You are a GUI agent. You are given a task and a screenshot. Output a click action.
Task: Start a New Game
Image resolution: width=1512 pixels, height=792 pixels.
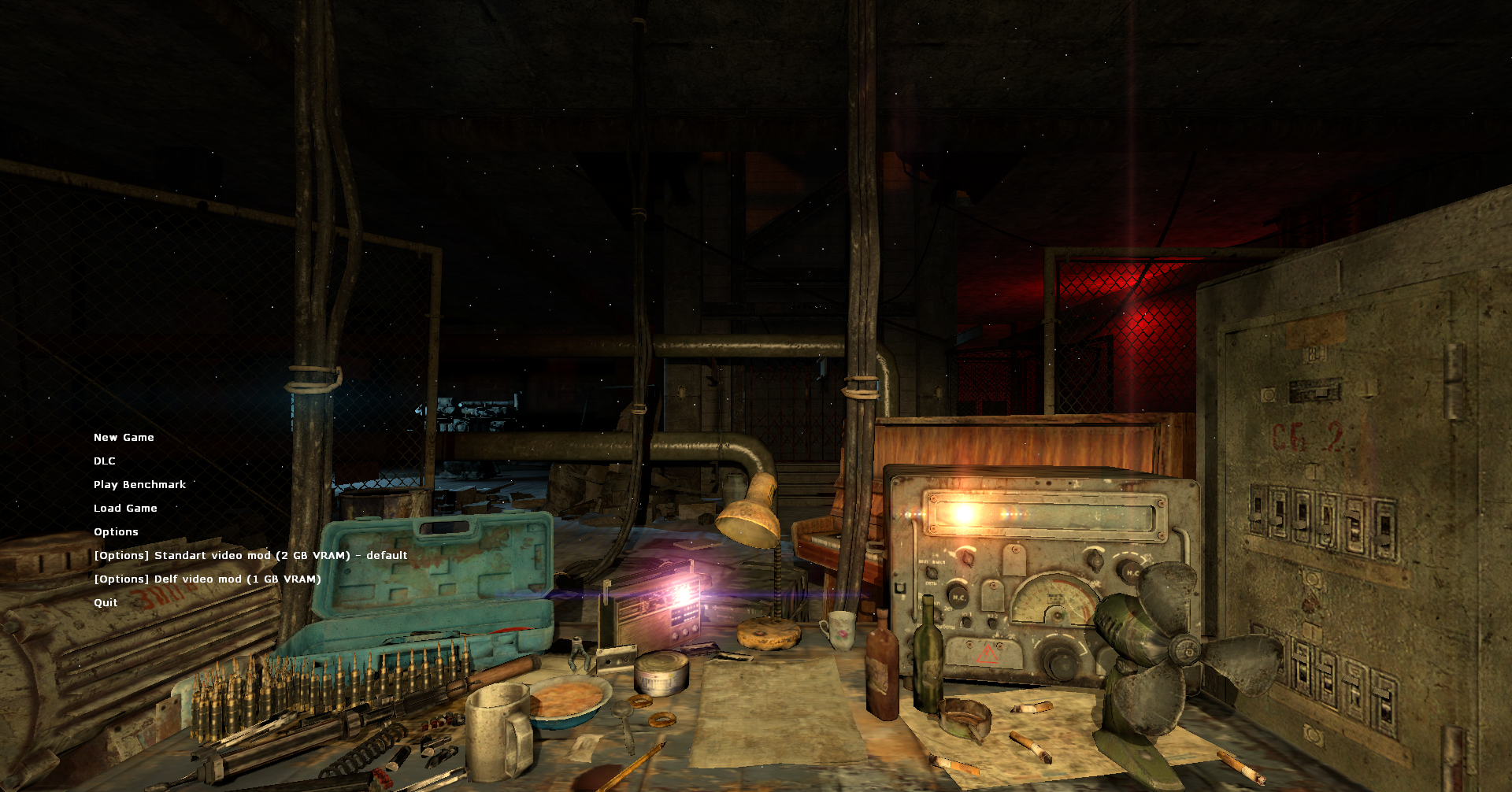coord(123,437)
